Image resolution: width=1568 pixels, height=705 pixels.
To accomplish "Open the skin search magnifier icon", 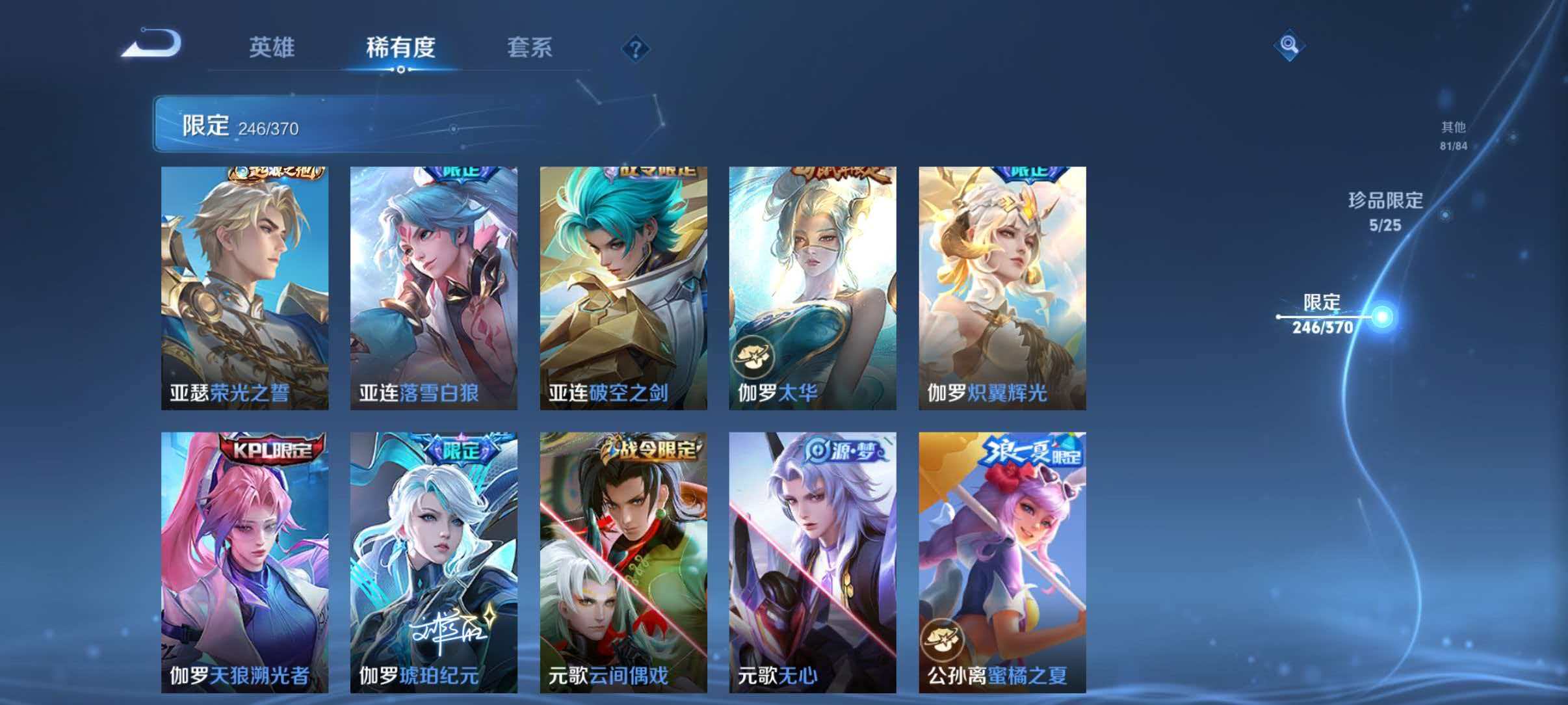I will point(1290,46).
